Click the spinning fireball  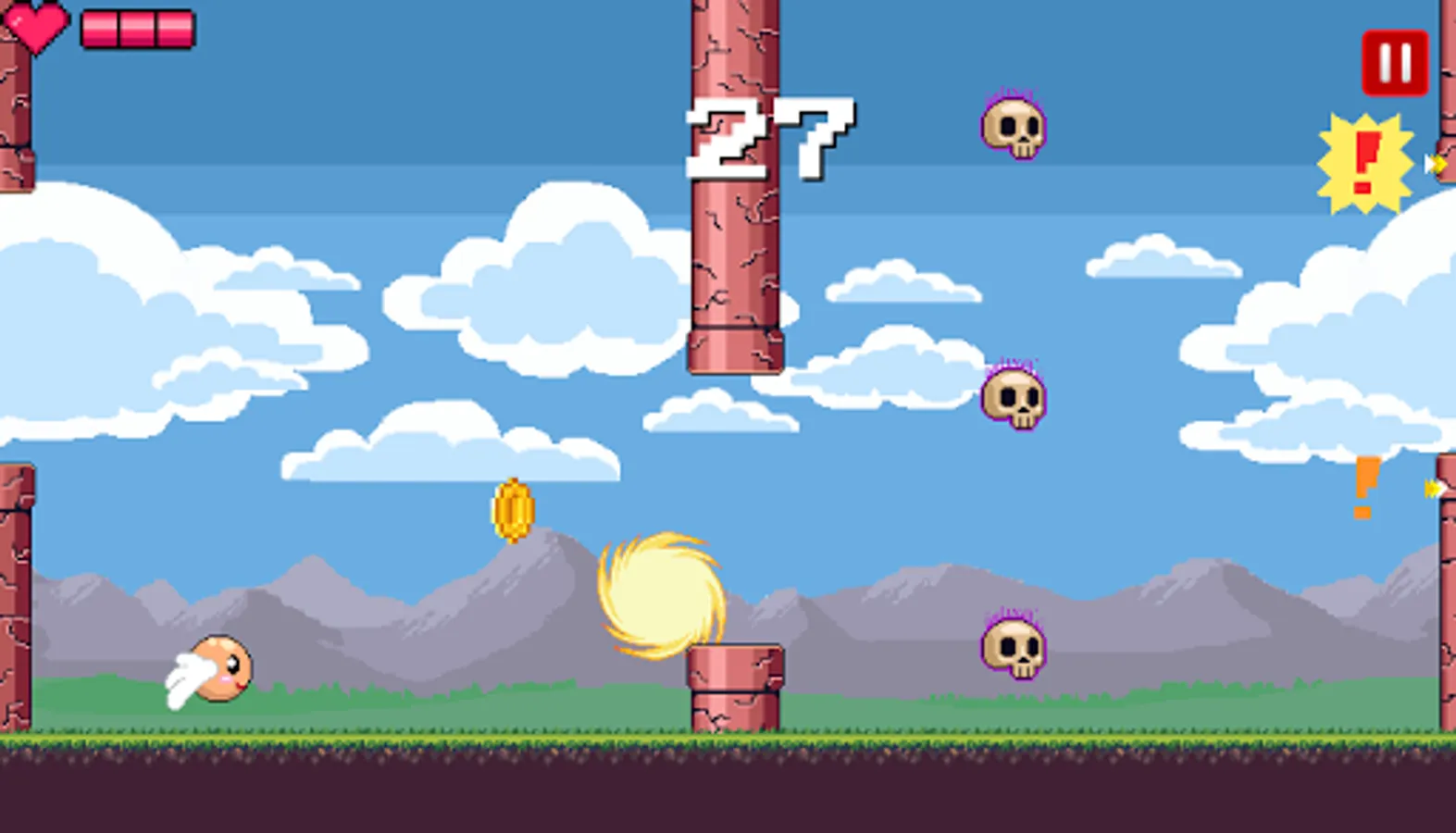click(x=661, y=595)
